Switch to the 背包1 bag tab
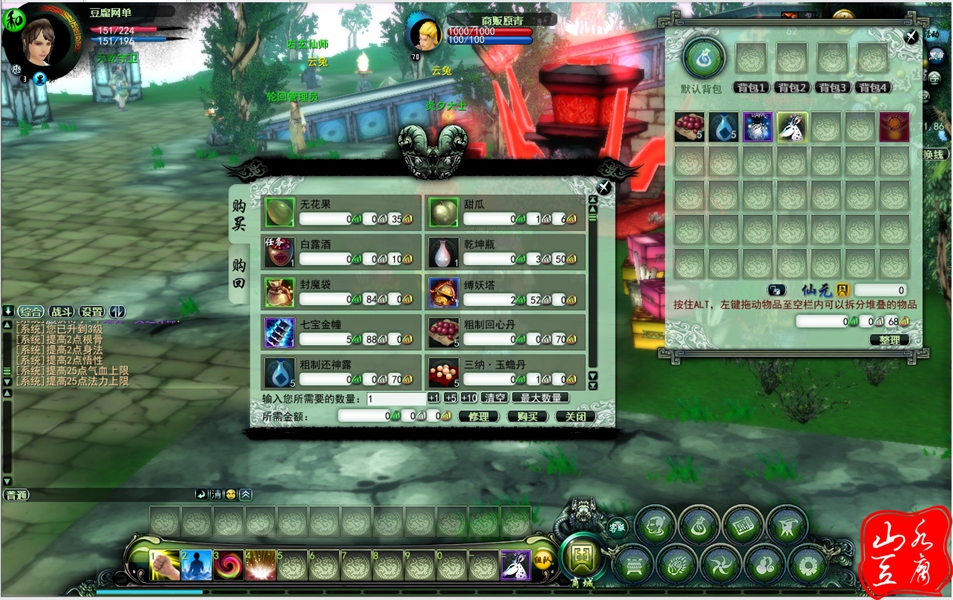This screenshot has width=953, height=600. click(x=750, y=87)
